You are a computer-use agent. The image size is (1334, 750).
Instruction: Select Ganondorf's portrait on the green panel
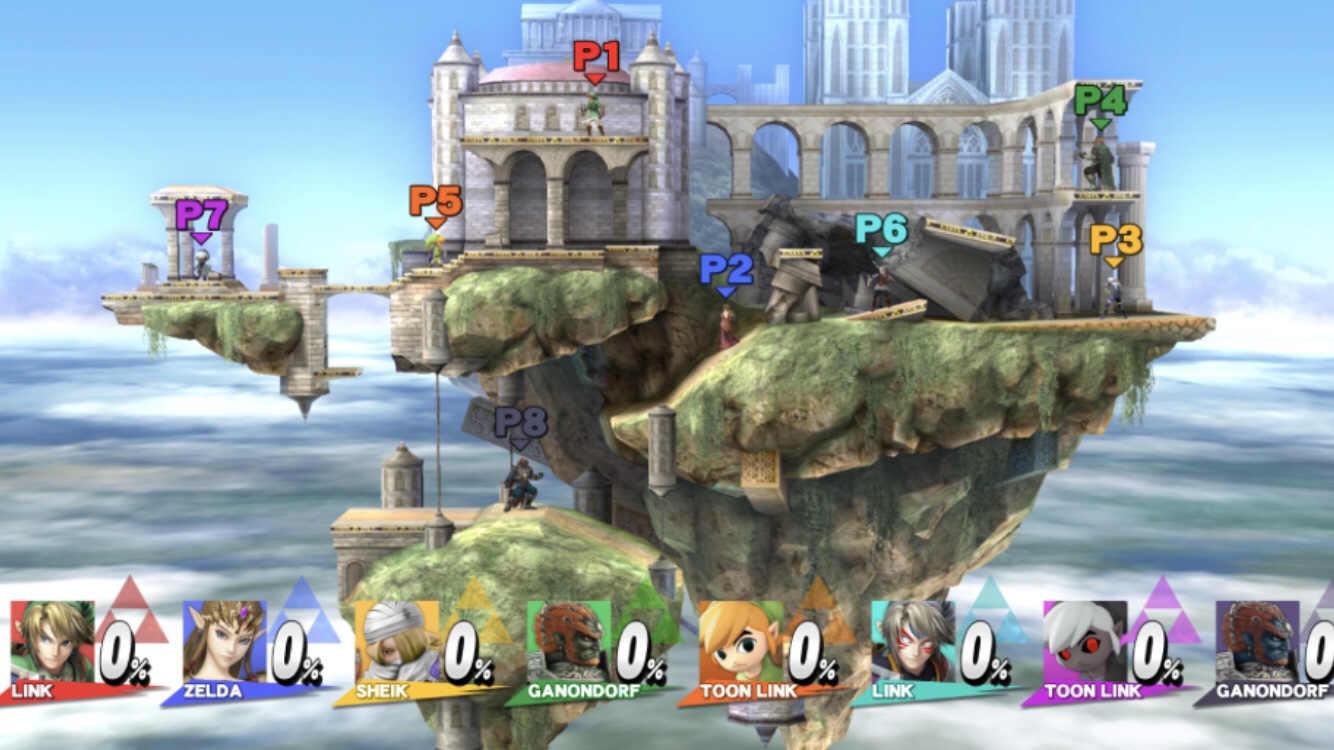pos(568,640)
